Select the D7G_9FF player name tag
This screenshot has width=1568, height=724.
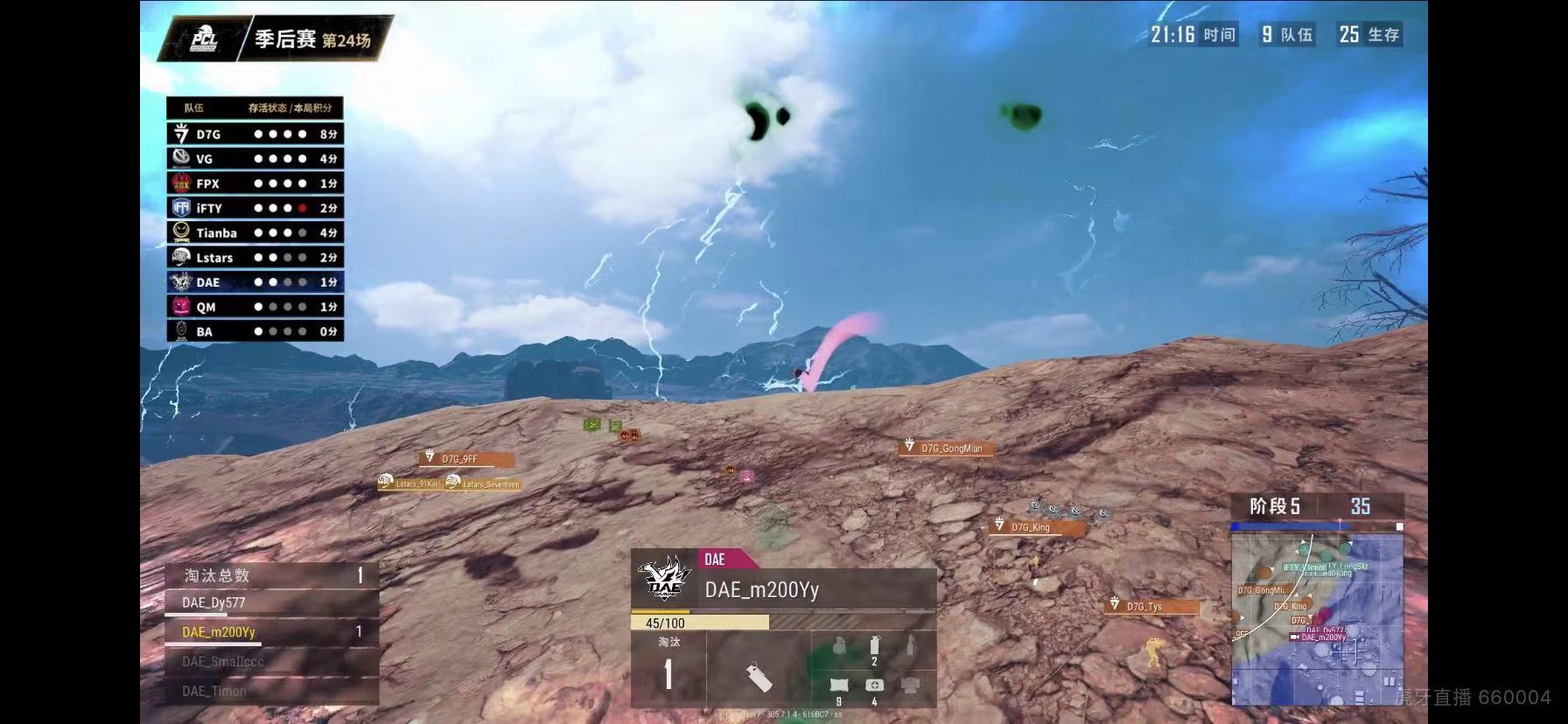pos(465,459)
